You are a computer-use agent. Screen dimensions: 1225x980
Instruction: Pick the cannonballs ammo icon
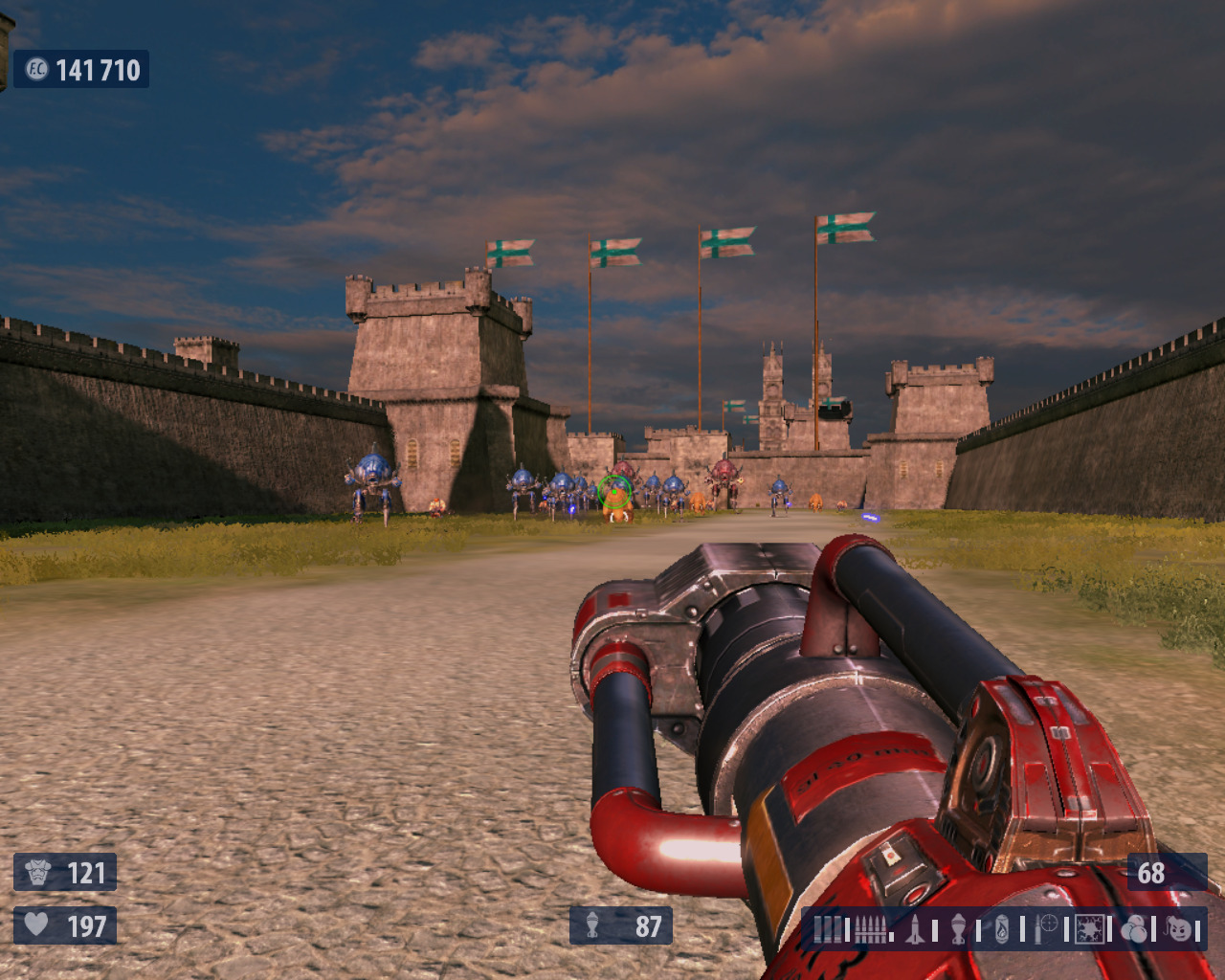tap(1134, 928)
